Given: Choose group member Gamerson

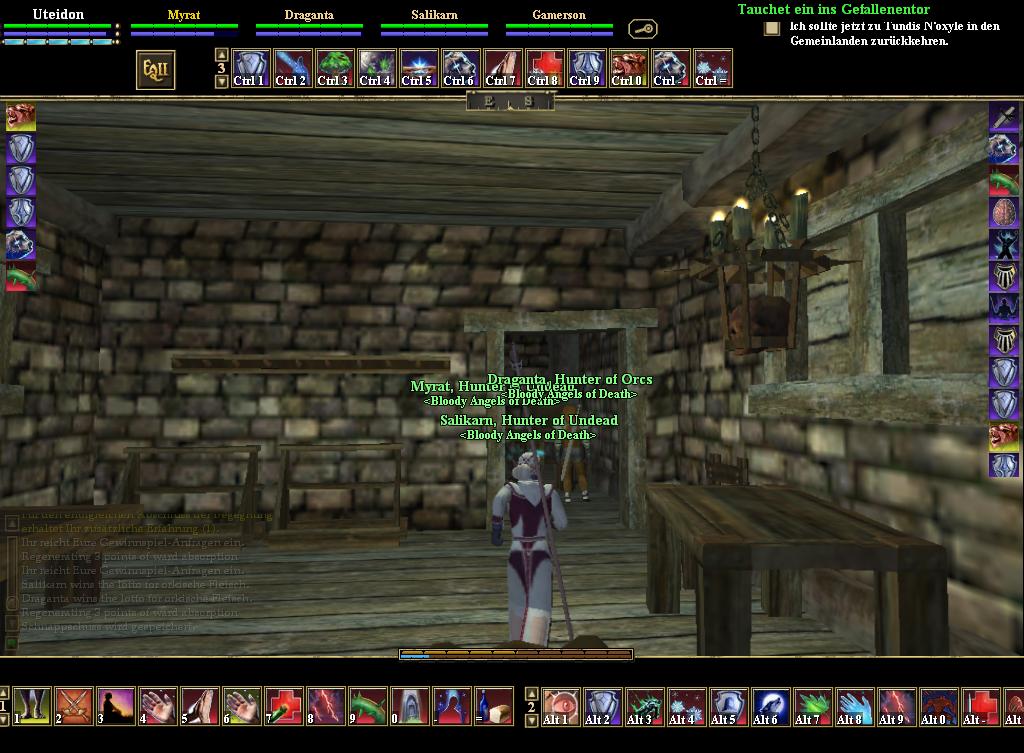Looking at the screenshot, I should [x=559, y=15].
